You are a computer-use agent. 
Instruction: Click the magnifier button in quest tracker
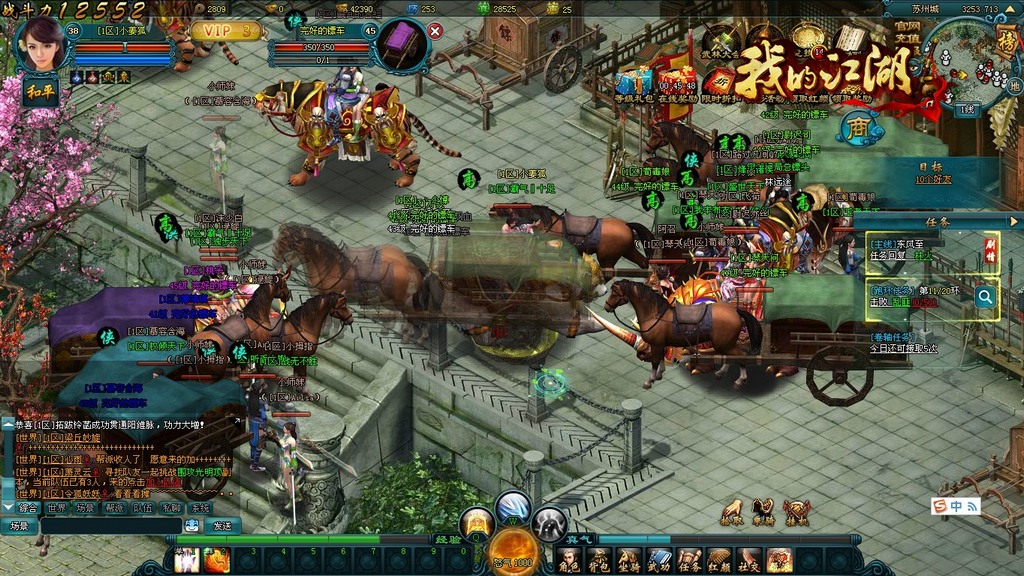(985, 296)
